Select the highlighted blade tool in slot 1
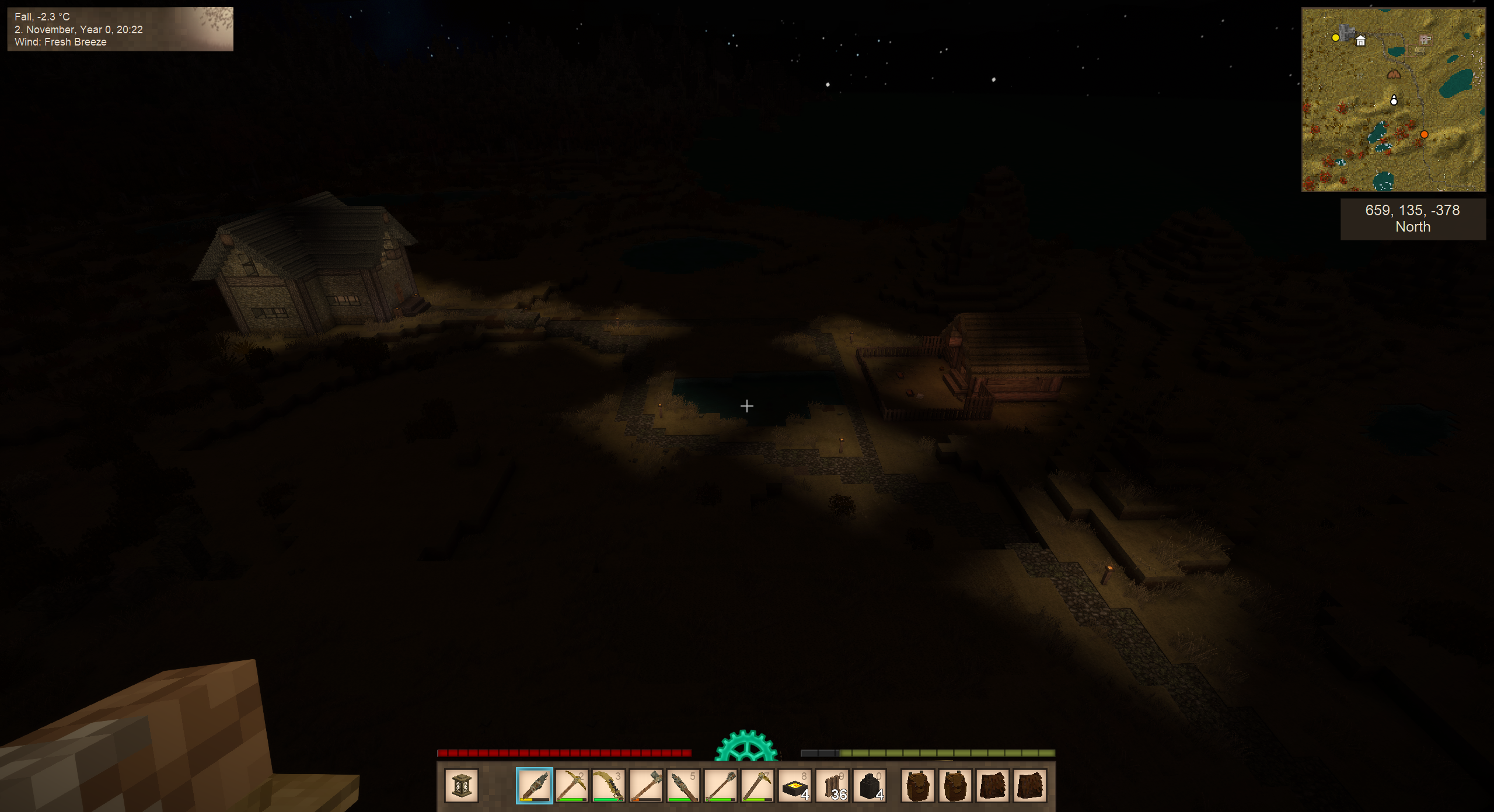The image size is (1494, 812). (x=534, y=785)
